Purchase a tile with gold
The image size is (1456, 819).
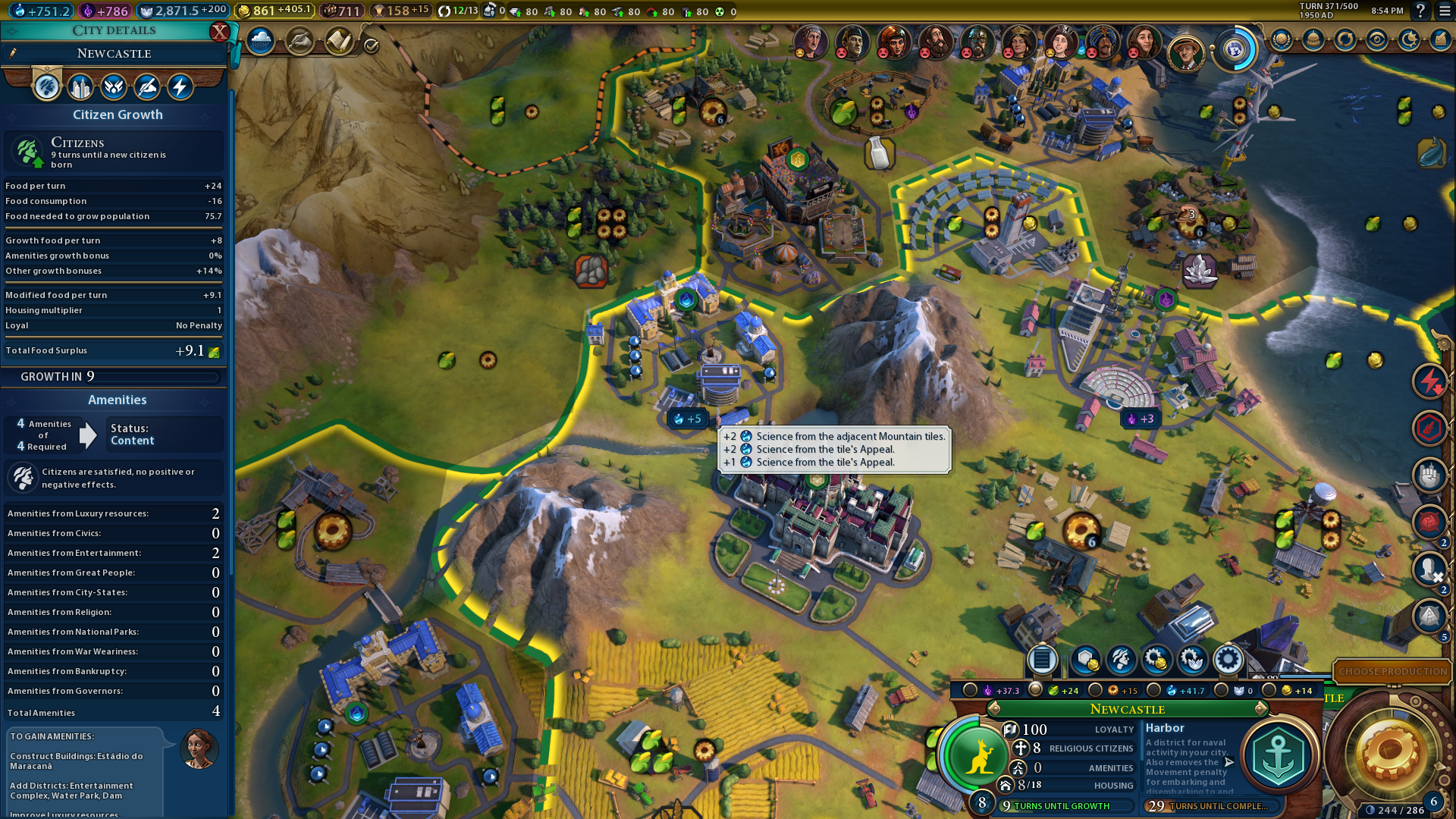[1084, 660]
